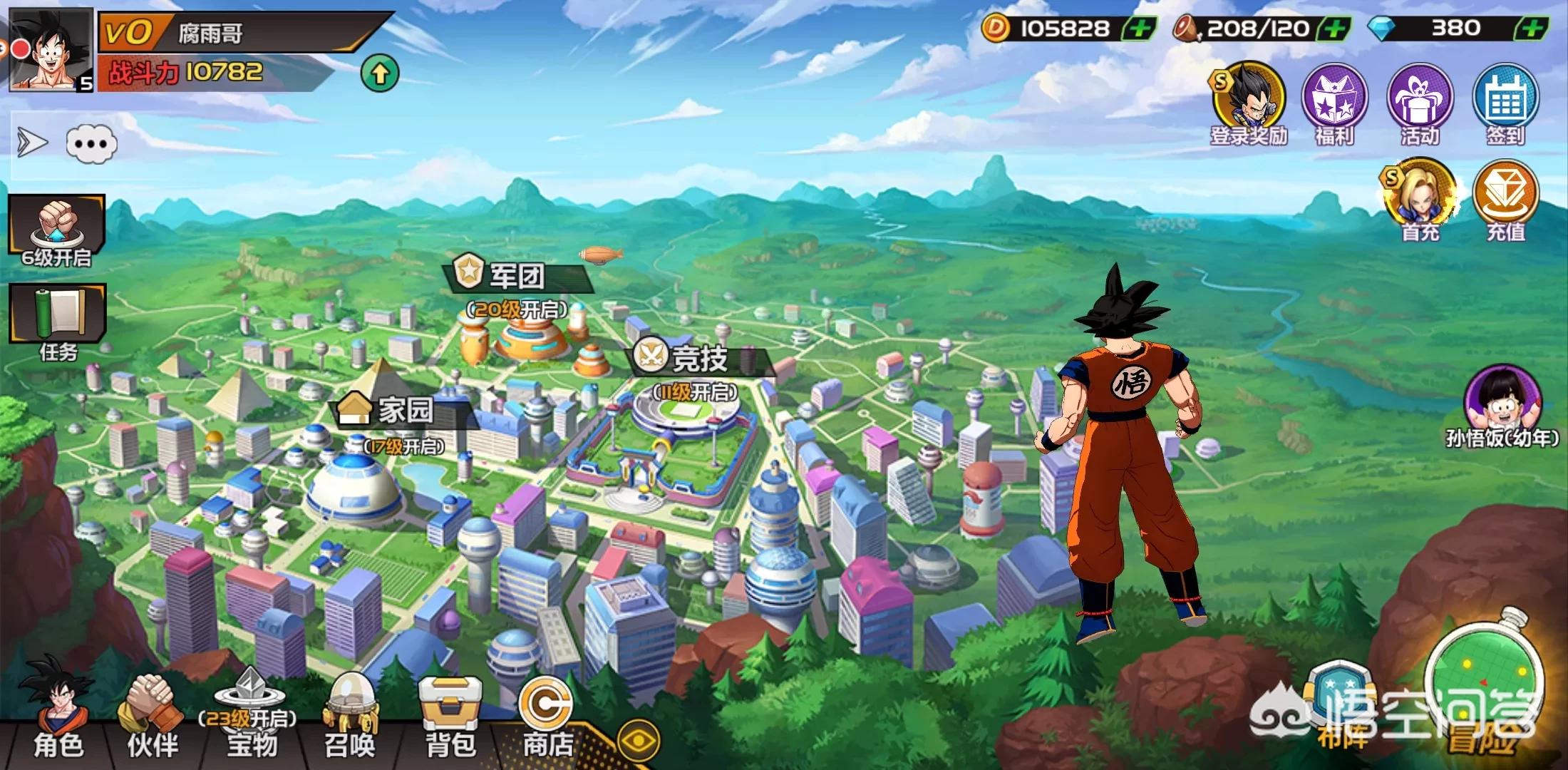
Task: Open the 签到 check-in calendar
Action: [x=1505, y=101]
